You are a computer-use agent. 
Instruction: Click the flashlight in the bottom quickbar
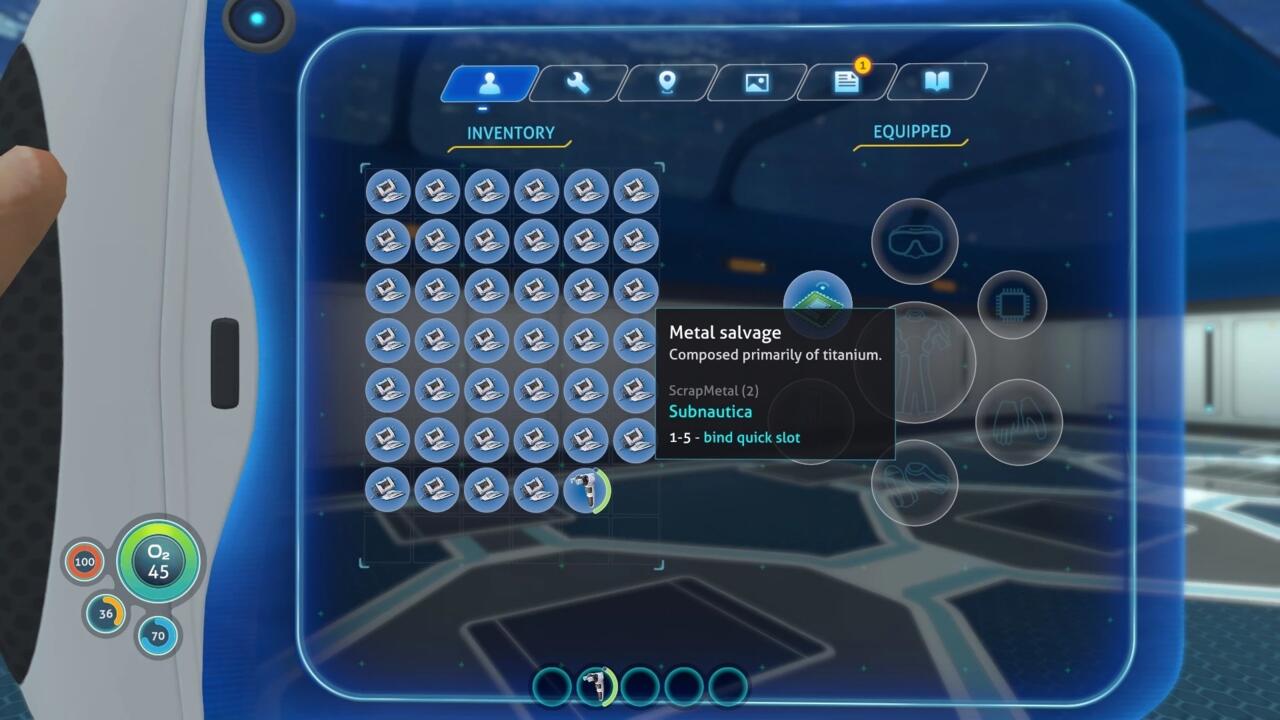(597, 685)
